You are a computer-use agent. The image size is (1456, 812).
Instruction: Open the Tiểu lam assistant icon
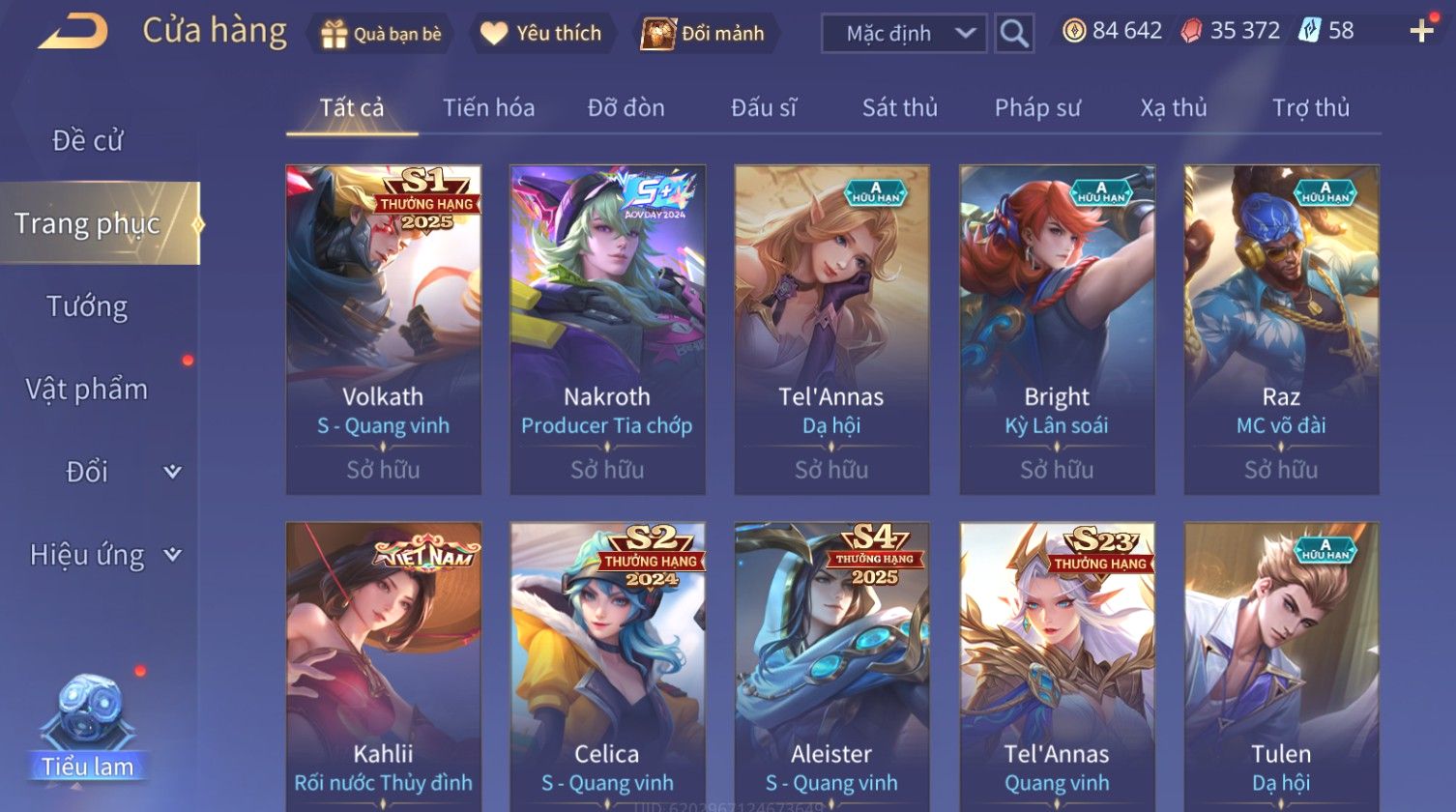[x=88, y=727]
